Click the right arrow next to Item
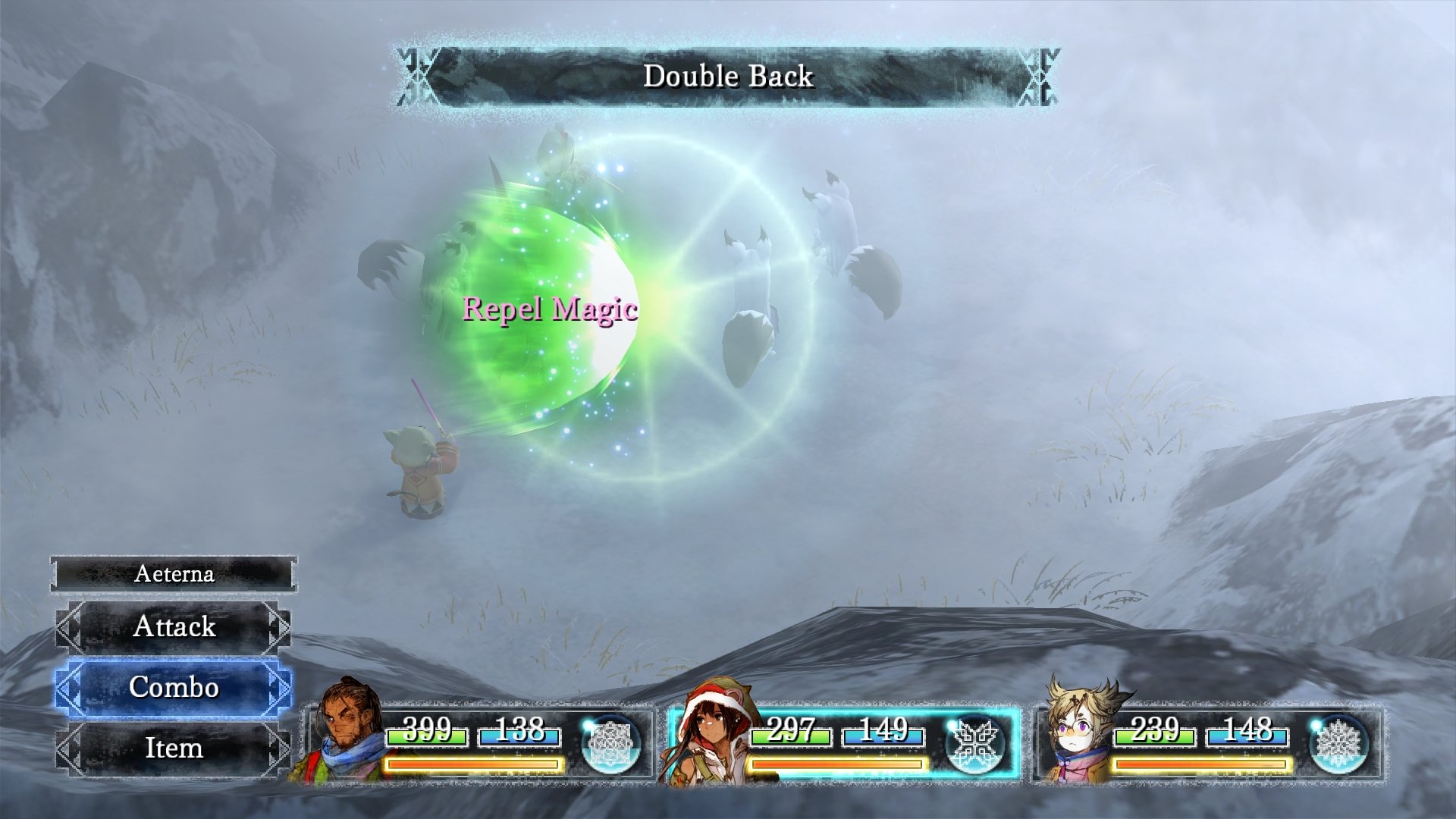The image size is (1456, 819). [x=281, y=749]
